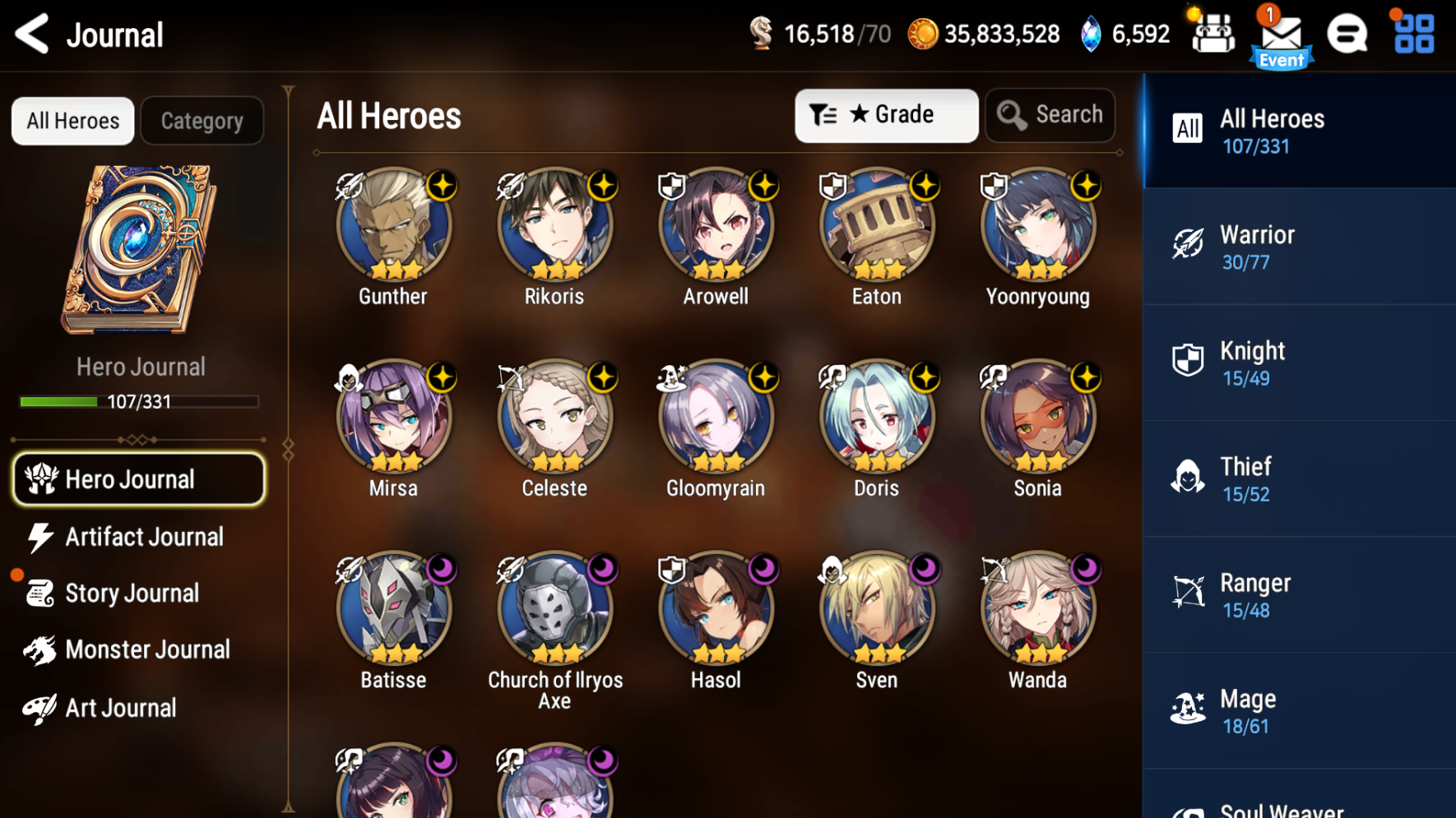Switch to the Category tab
1456x818 pixels.
click(x=202, y=120)
